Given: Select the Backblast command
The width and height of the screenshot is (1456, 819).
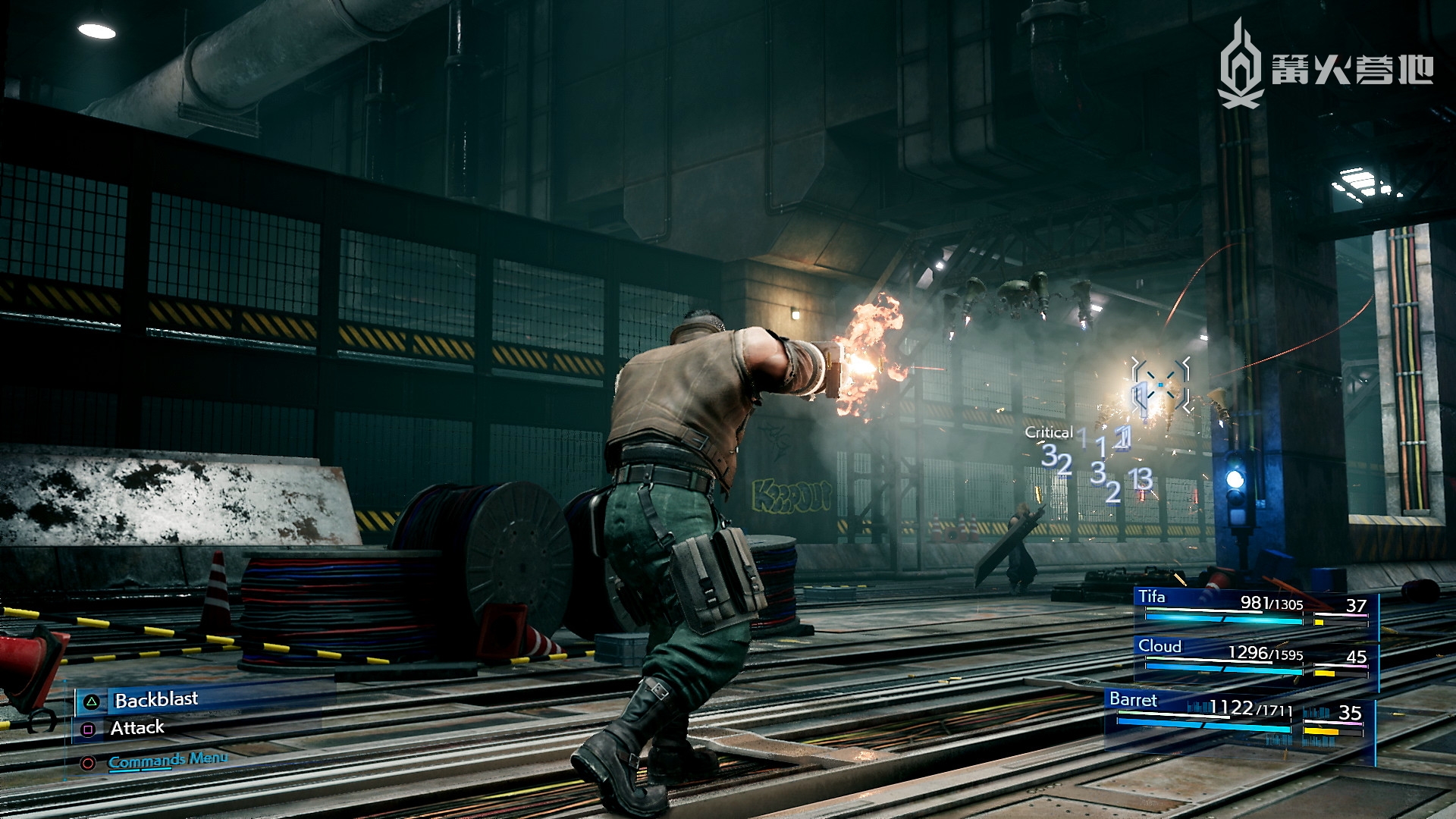Looking at the screenshot, I should pos(155,700).
